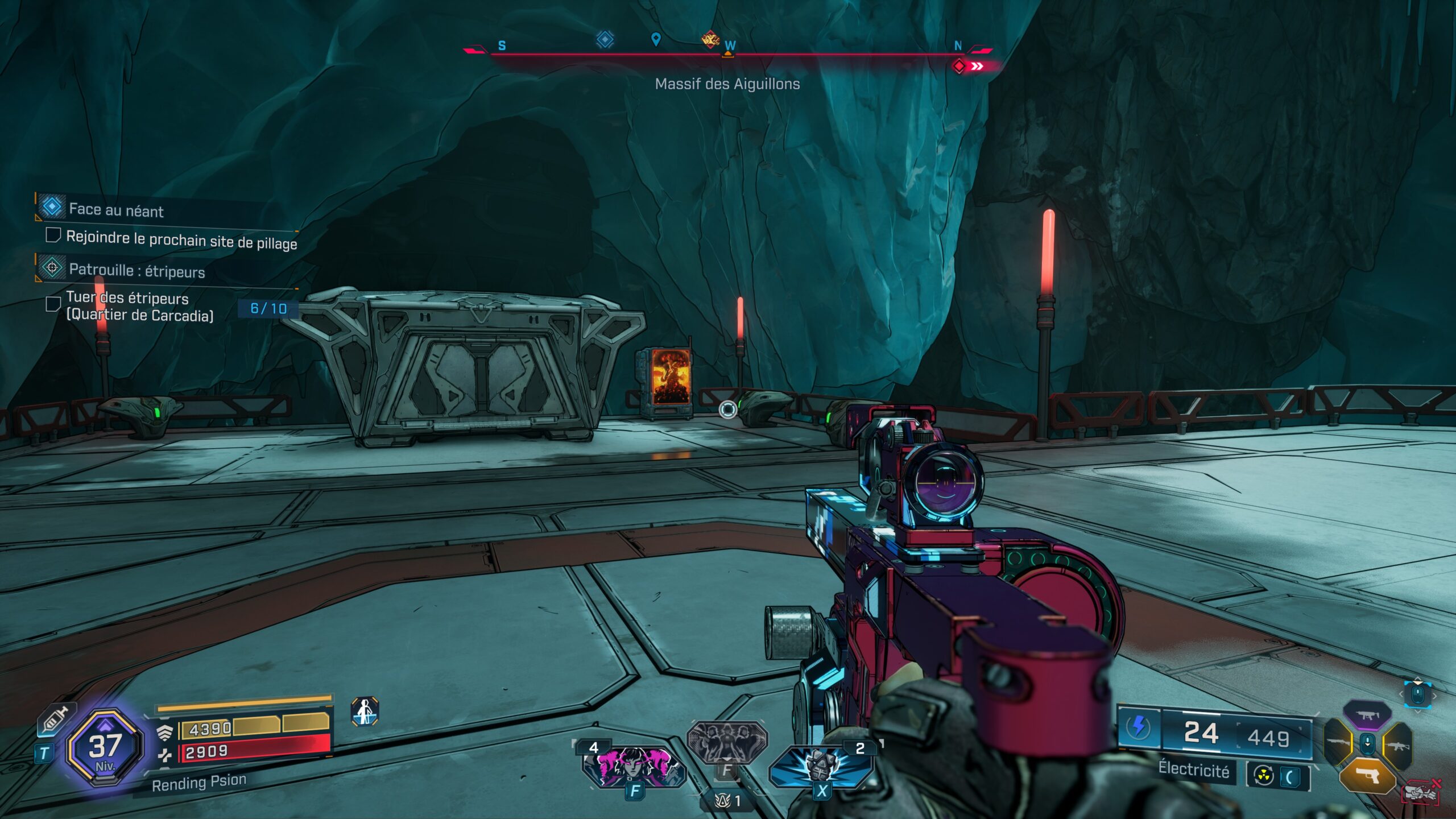The image size is (1456, 819).
Task: Click the red diamond marker at compass edge
Action: [959, 67]
